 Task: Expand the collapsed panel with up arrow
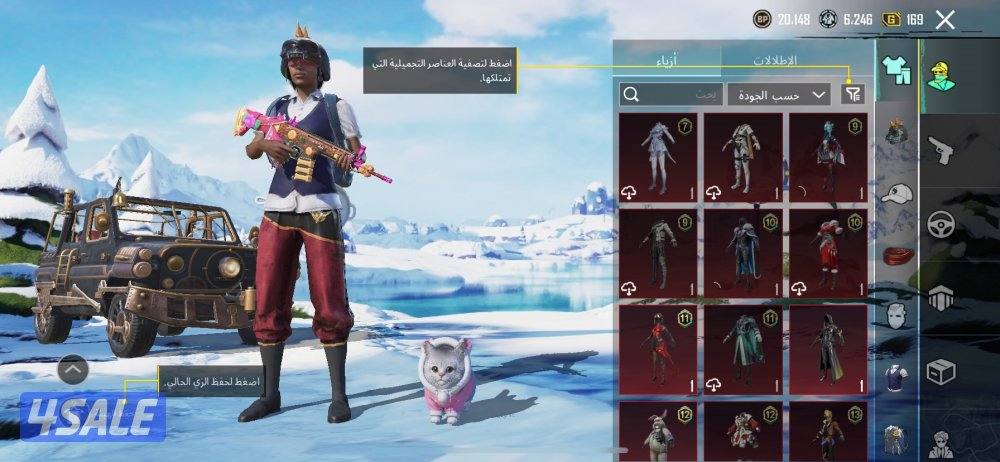(73, 370)
